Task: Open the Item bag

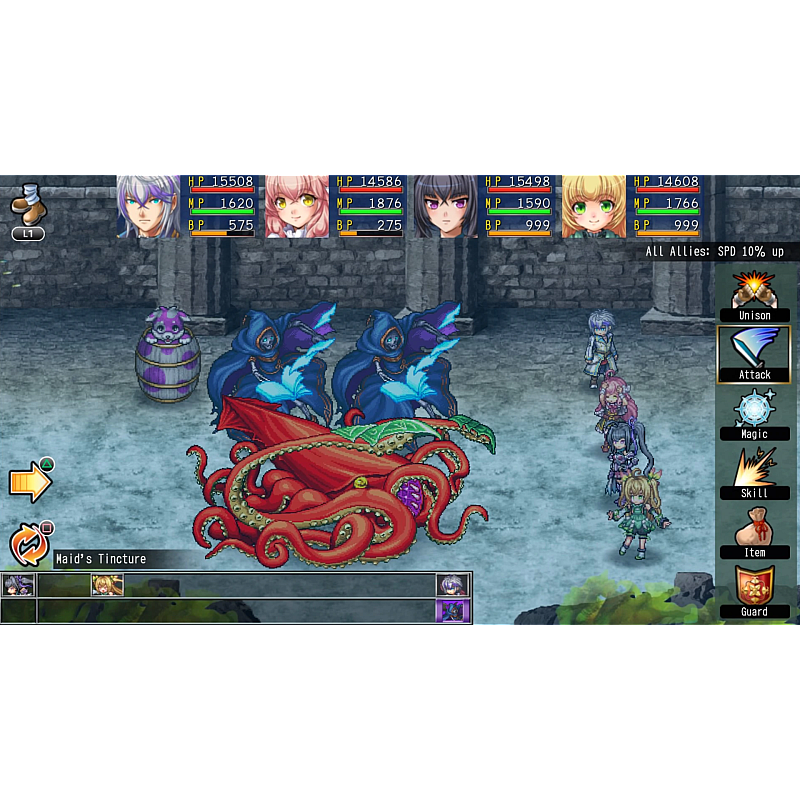Action: 754,532
